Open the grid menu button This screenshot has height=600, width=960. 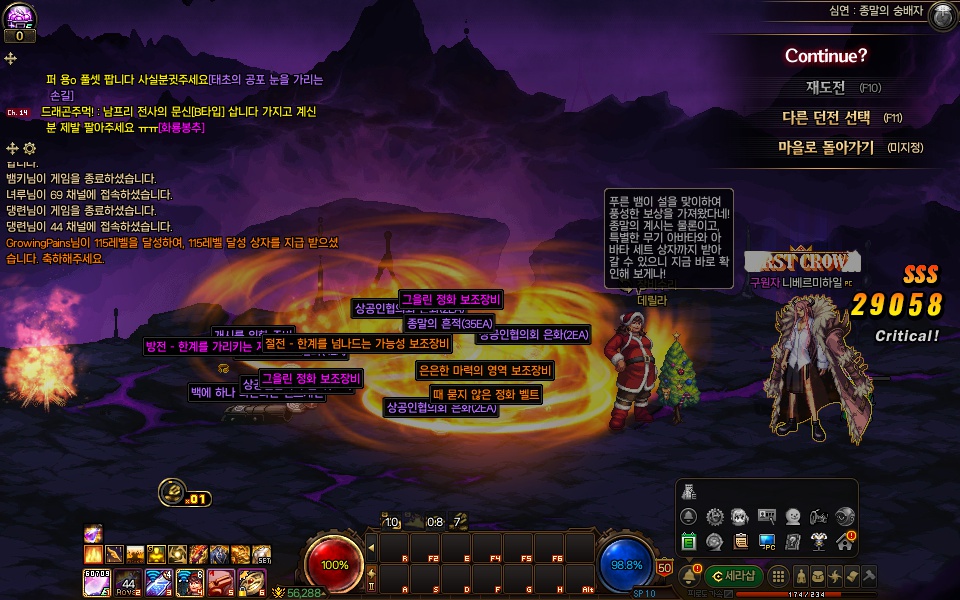click(x=780, y=576)
